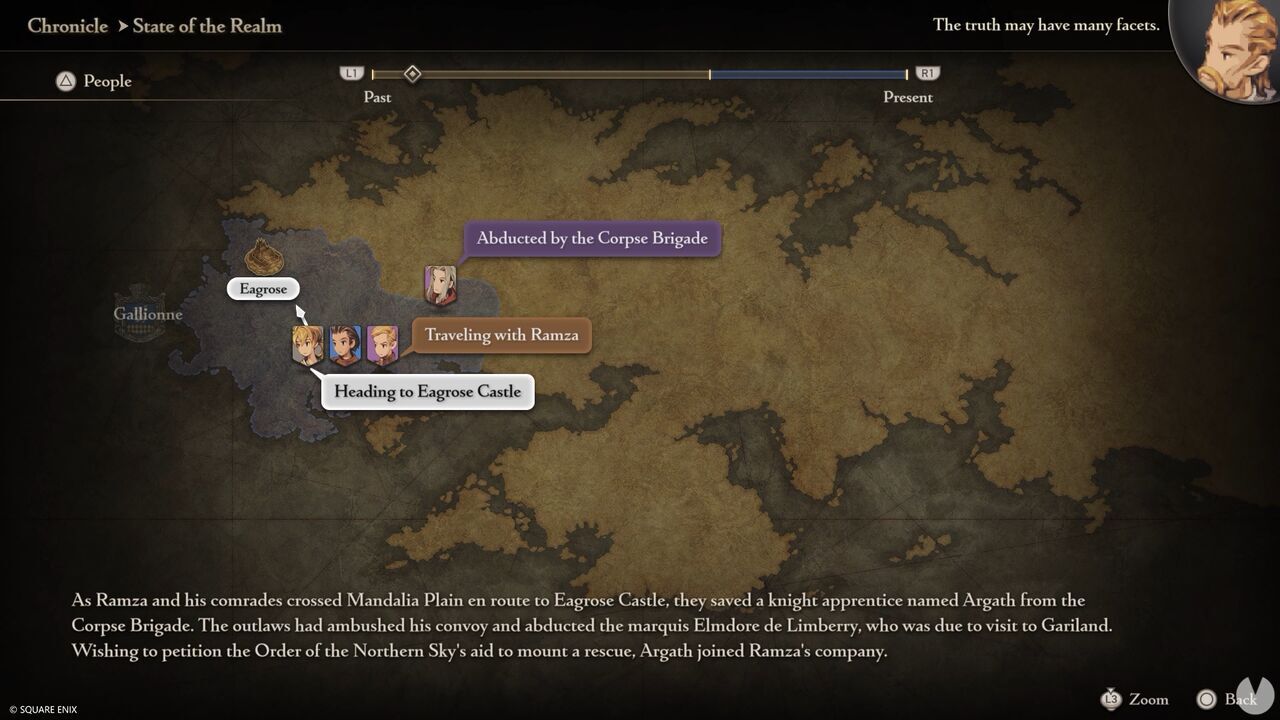1280x720 pixels.
Task: Click the Eagrose castle icon on the map
Action: point(263,258)
